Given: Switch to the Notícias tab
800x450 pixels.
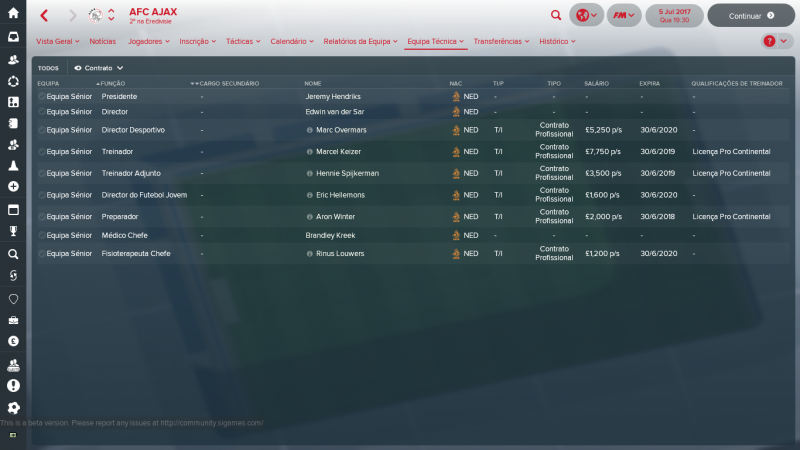Looking at the screenshot, I should (102, 42).
